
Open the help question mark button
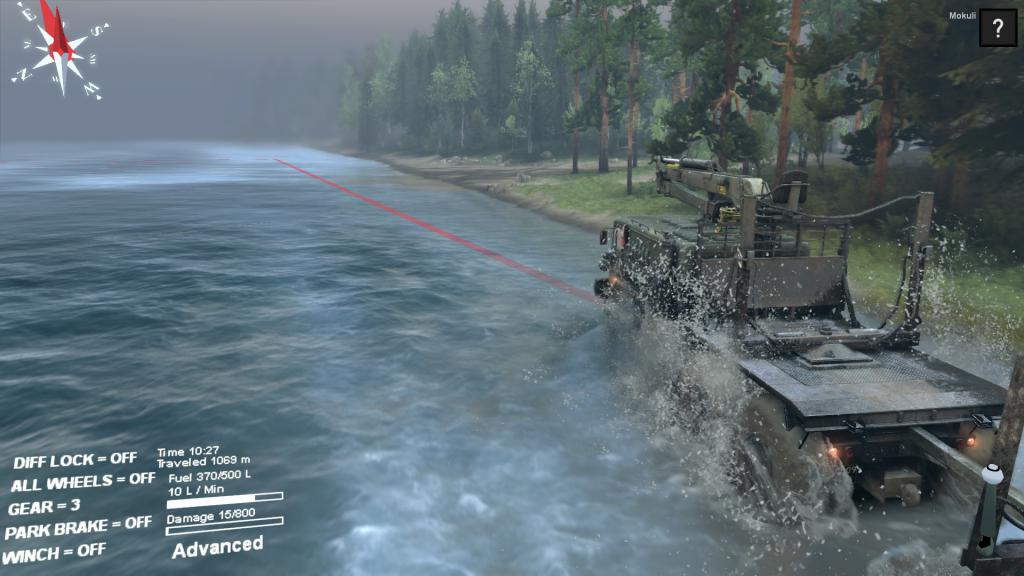[997, 28]
